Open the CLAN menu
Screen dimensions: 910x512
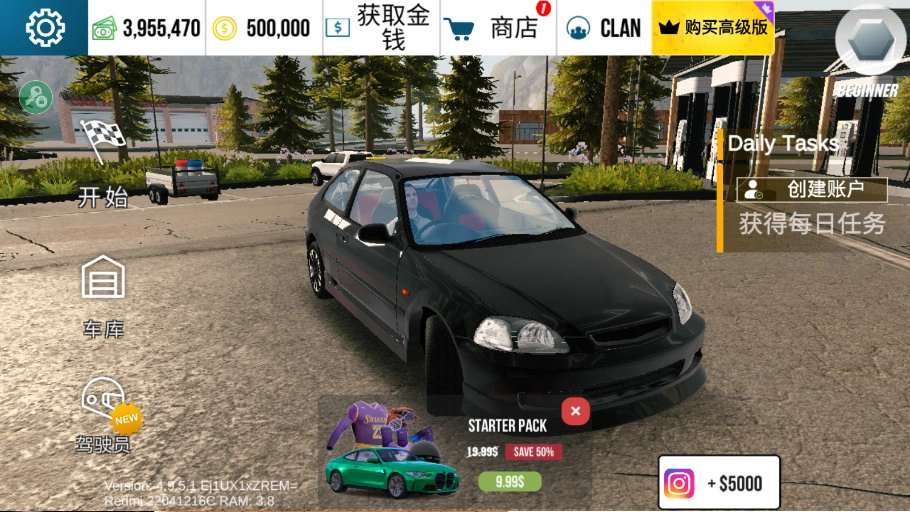click(x=604, y=28)
